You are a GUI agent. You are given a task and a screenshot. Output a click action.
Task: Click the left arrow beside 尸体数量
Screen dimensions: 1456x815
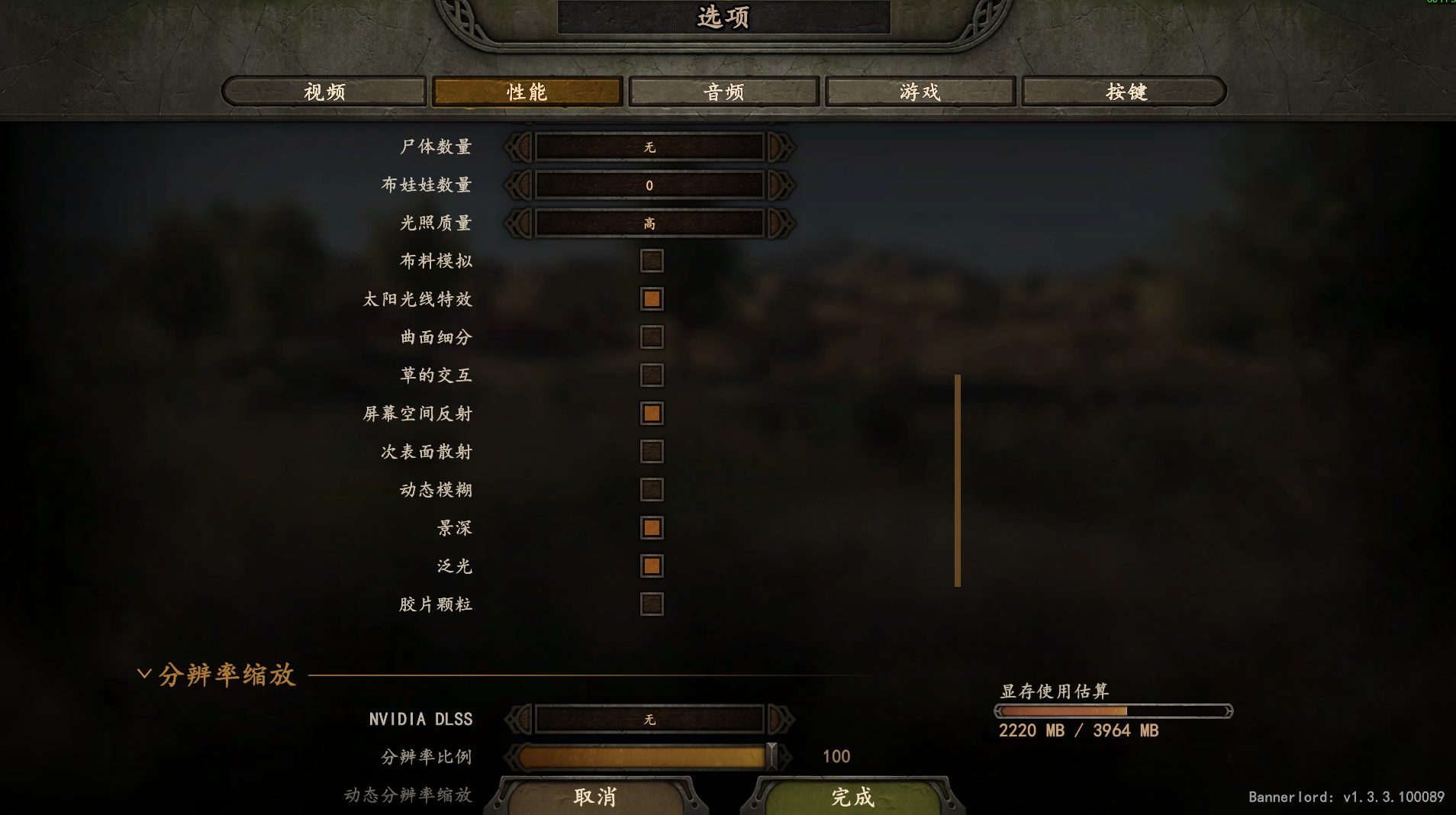[x=519, y=147]
